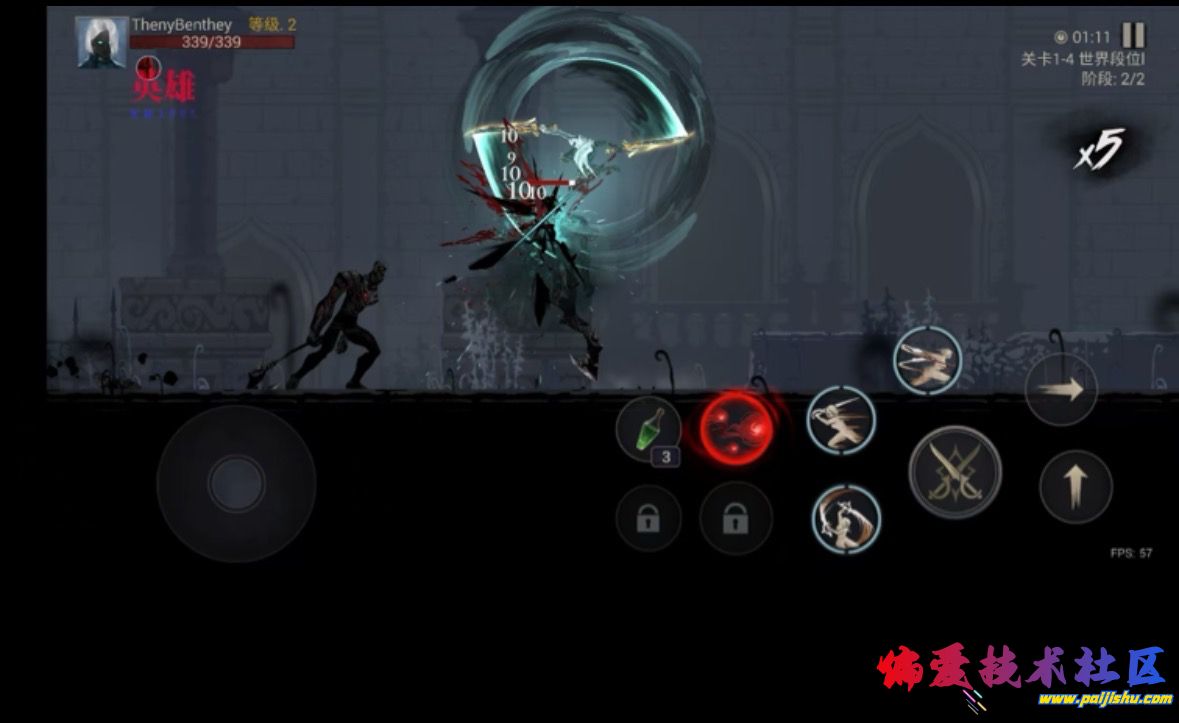Activate the glowing red orb skill
The width and height of the screenshot is (1179, 723).
click(735, 428)
